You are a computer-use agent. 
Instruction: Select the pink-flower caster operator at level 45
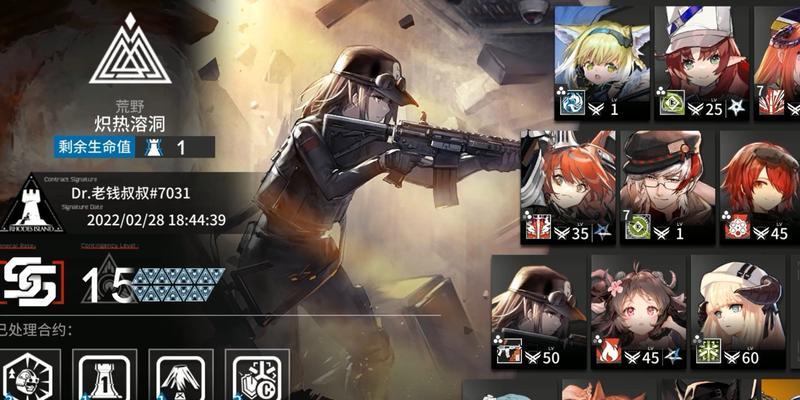point(637,312)
